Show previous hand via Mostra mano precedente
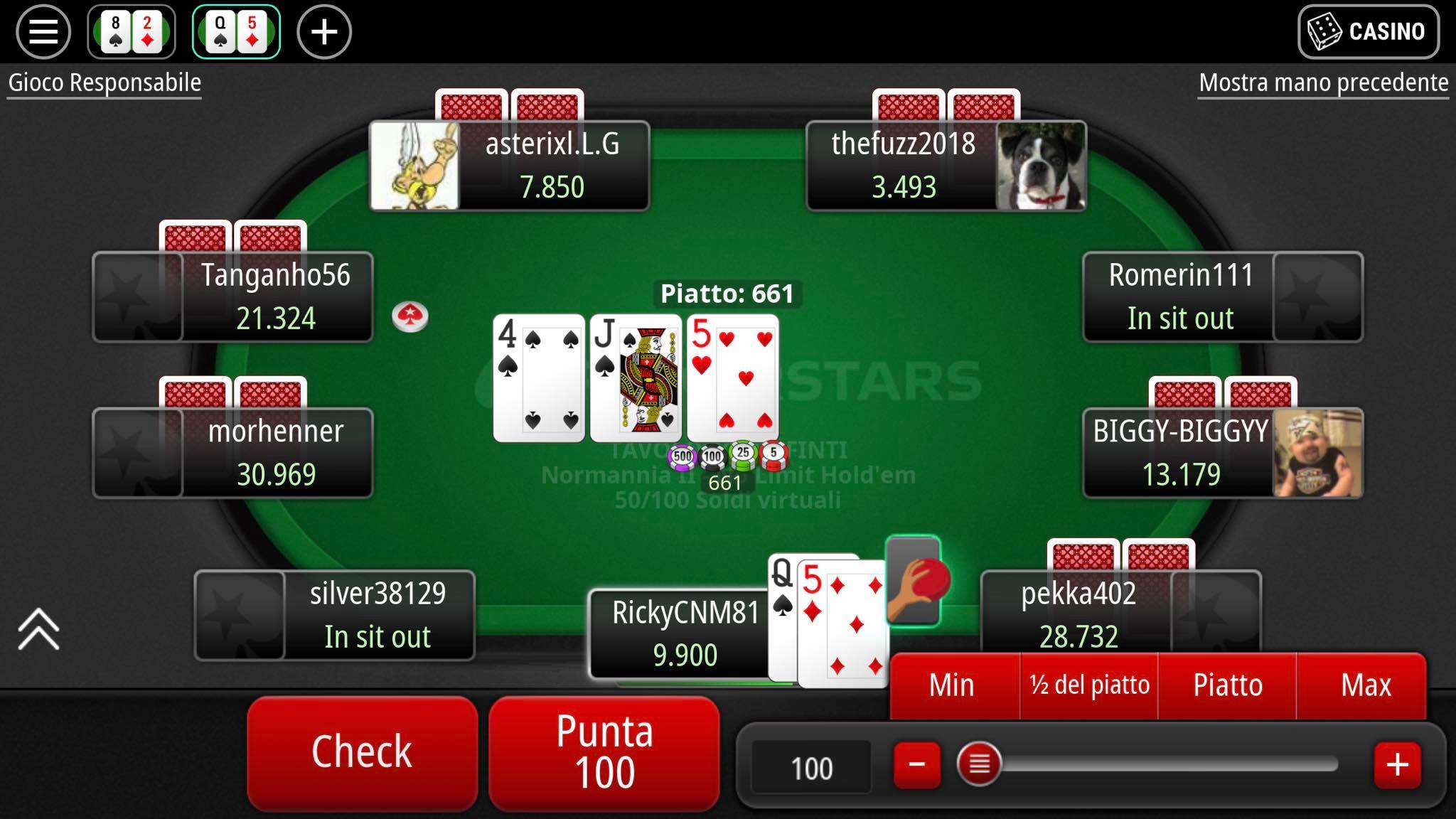Viewport: 1456px width, 819px height. pos(1323,82)
